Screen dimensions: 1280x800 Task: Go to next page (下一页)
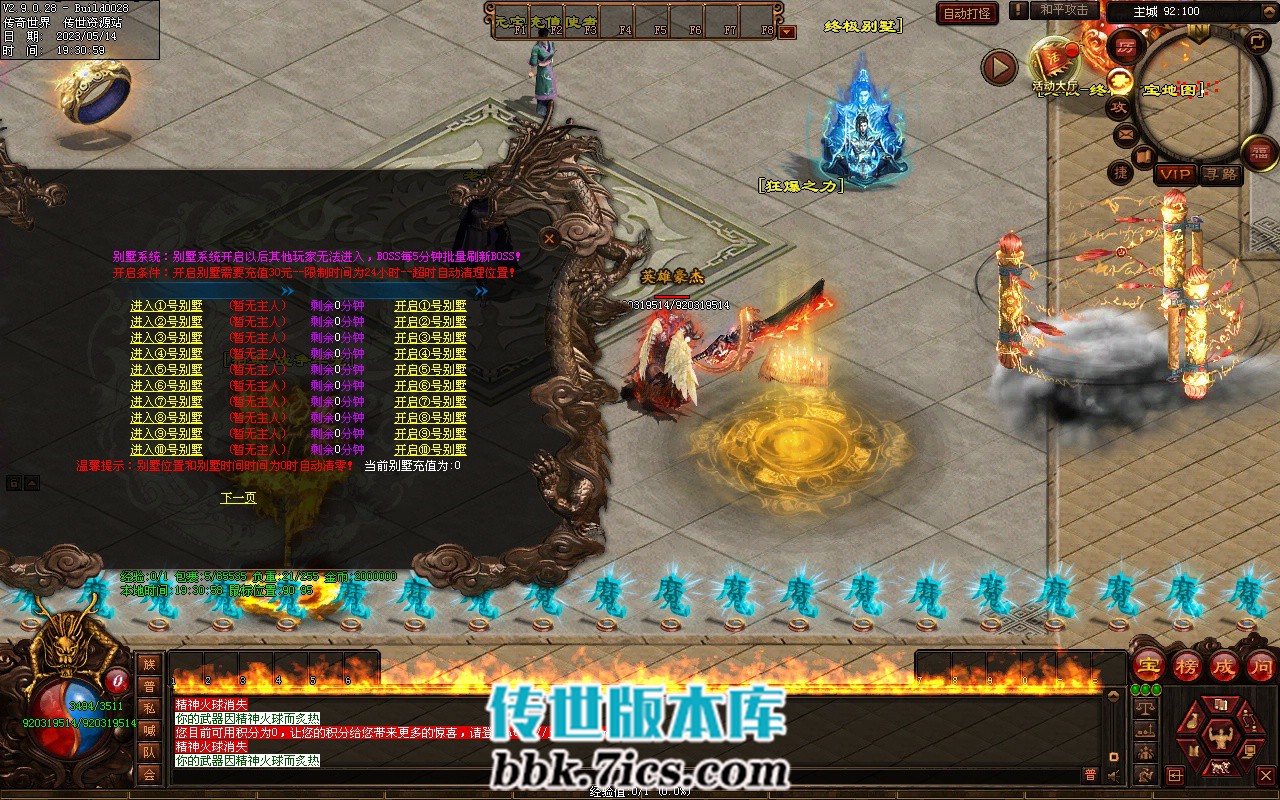click(238, 498)
